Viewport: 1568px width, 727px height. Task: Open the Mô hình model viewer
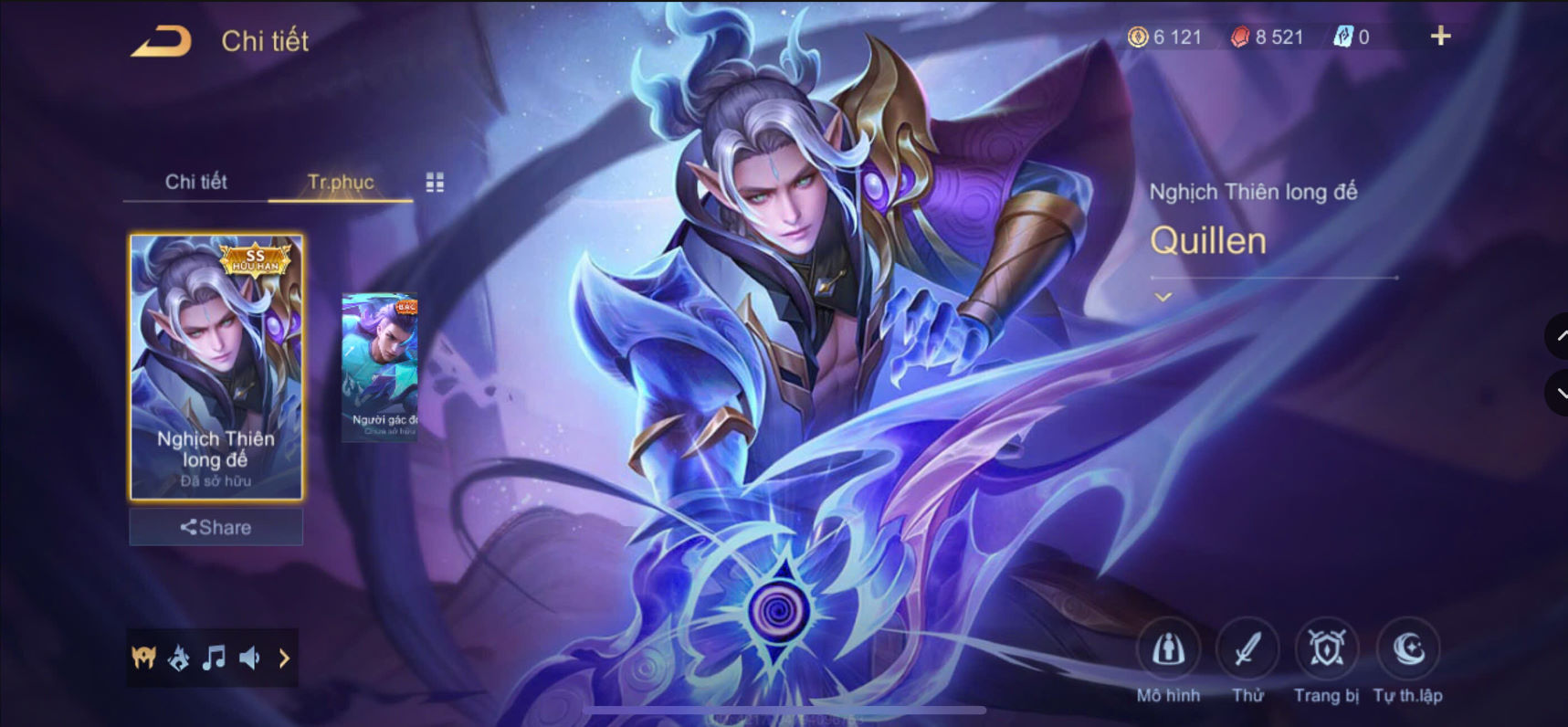click(x=1170, y=648)
